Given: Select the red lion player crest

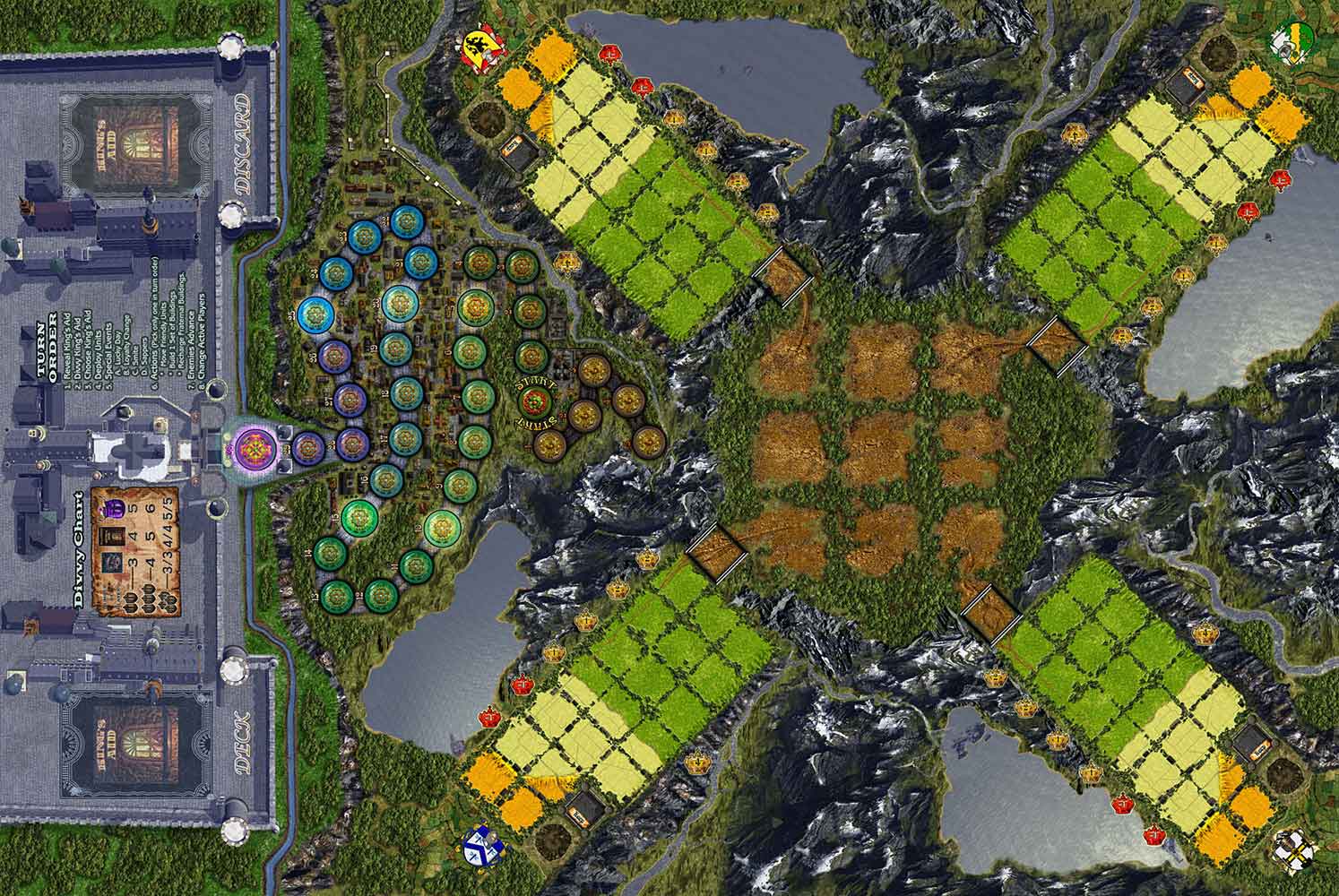Looking at the screenshot, I should coord(477,47).
